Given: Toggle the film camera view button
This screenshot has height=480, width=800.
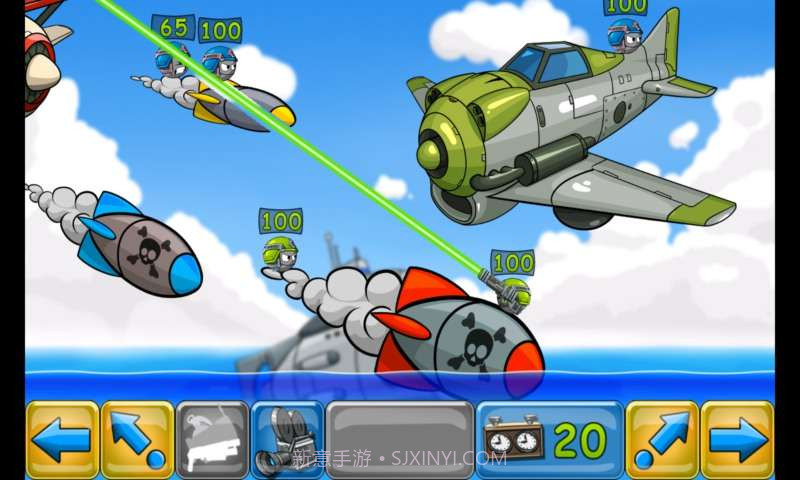Looking at the screenshot, I should pyautogui.click(x=287, y=439).
